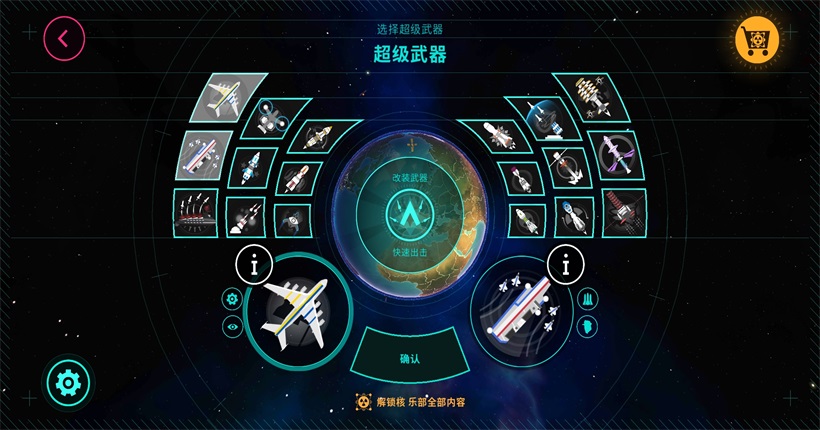Show info for the selected aircraft carrier
Screen dimensions: 820x430
click(567, 266)
